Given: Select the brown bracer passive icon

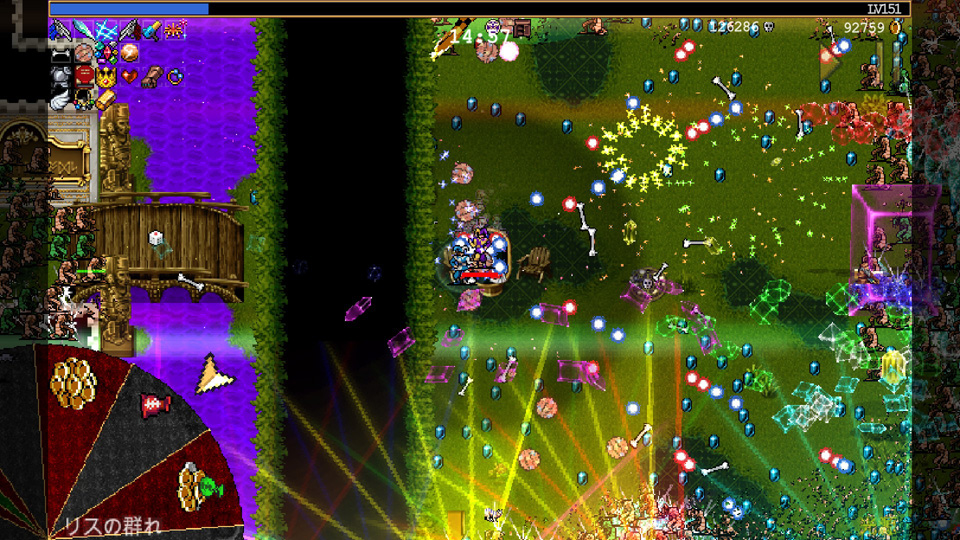Looking at the screenshot, I should coord(152,76).
